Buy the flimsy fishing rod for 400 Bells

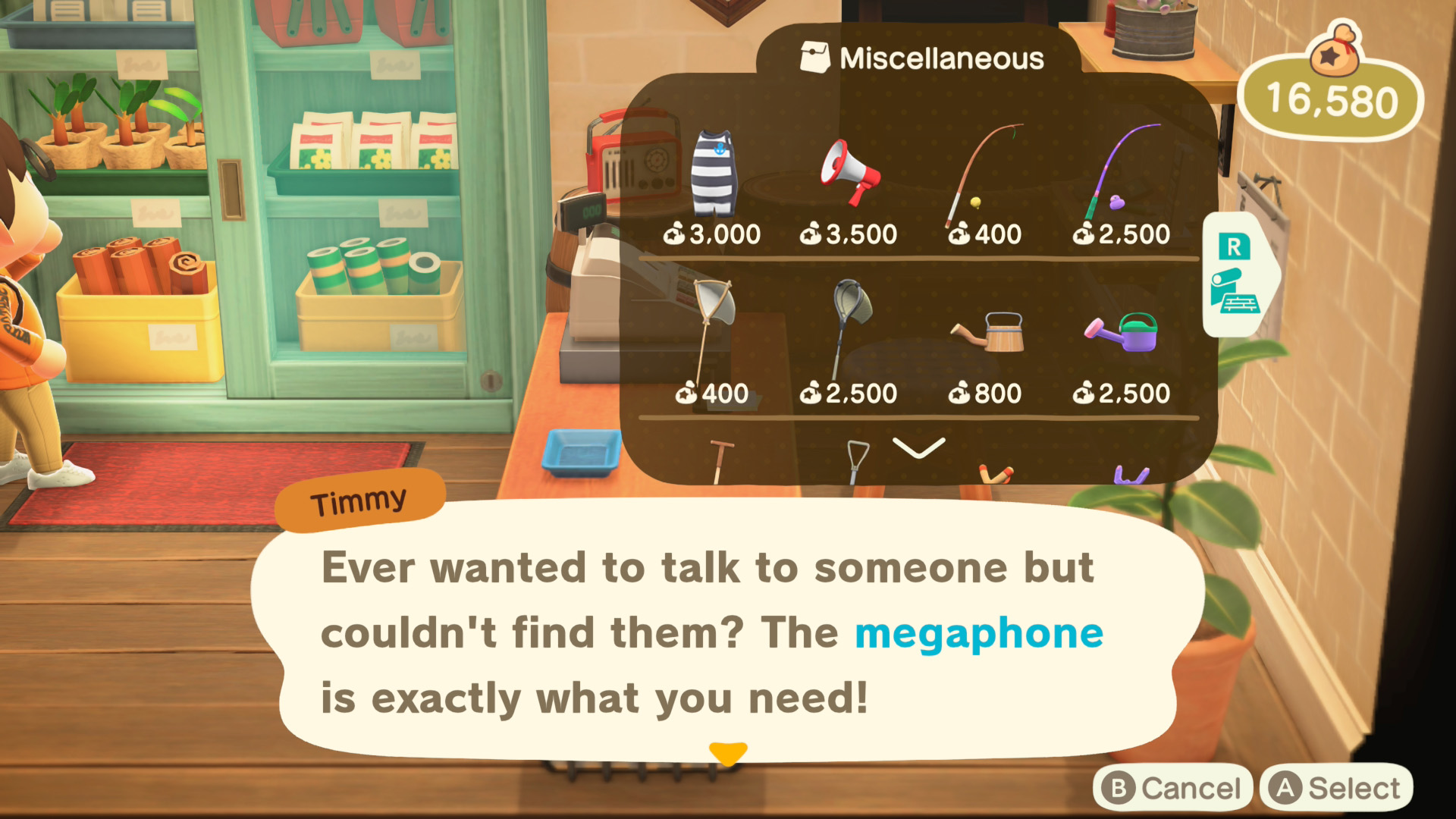point(984,176)
